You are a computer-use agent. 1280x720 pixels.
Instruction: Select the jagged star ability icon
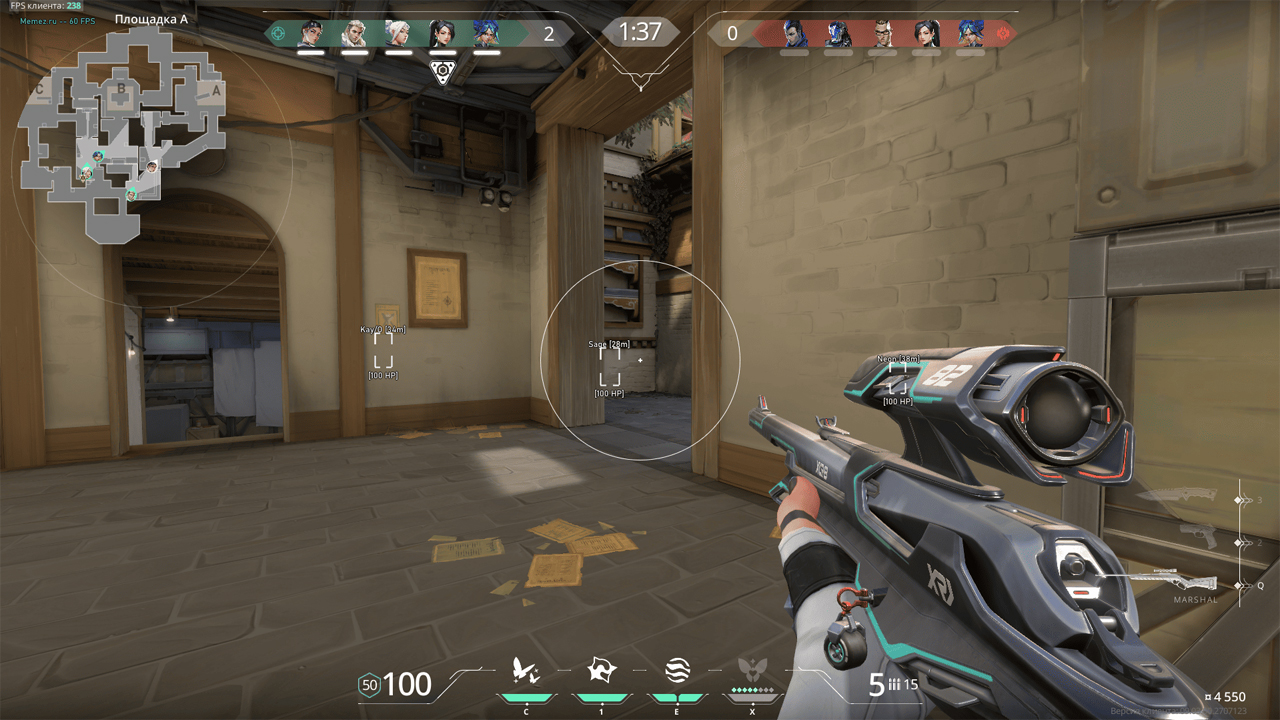point(601,670)
